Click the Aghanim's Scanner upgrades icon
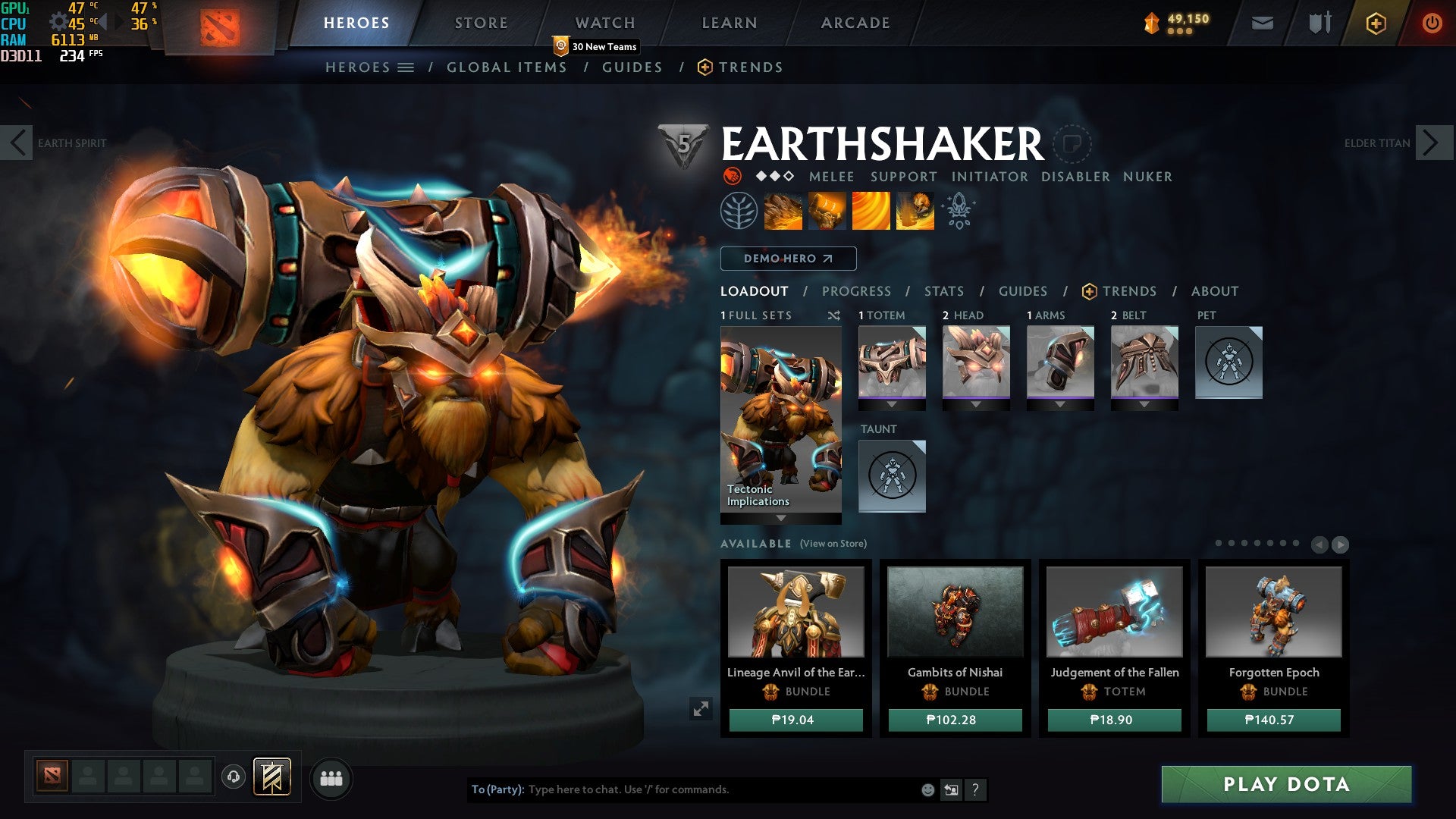Viewport: 1456px width, 819px height. tap(957, 211)
